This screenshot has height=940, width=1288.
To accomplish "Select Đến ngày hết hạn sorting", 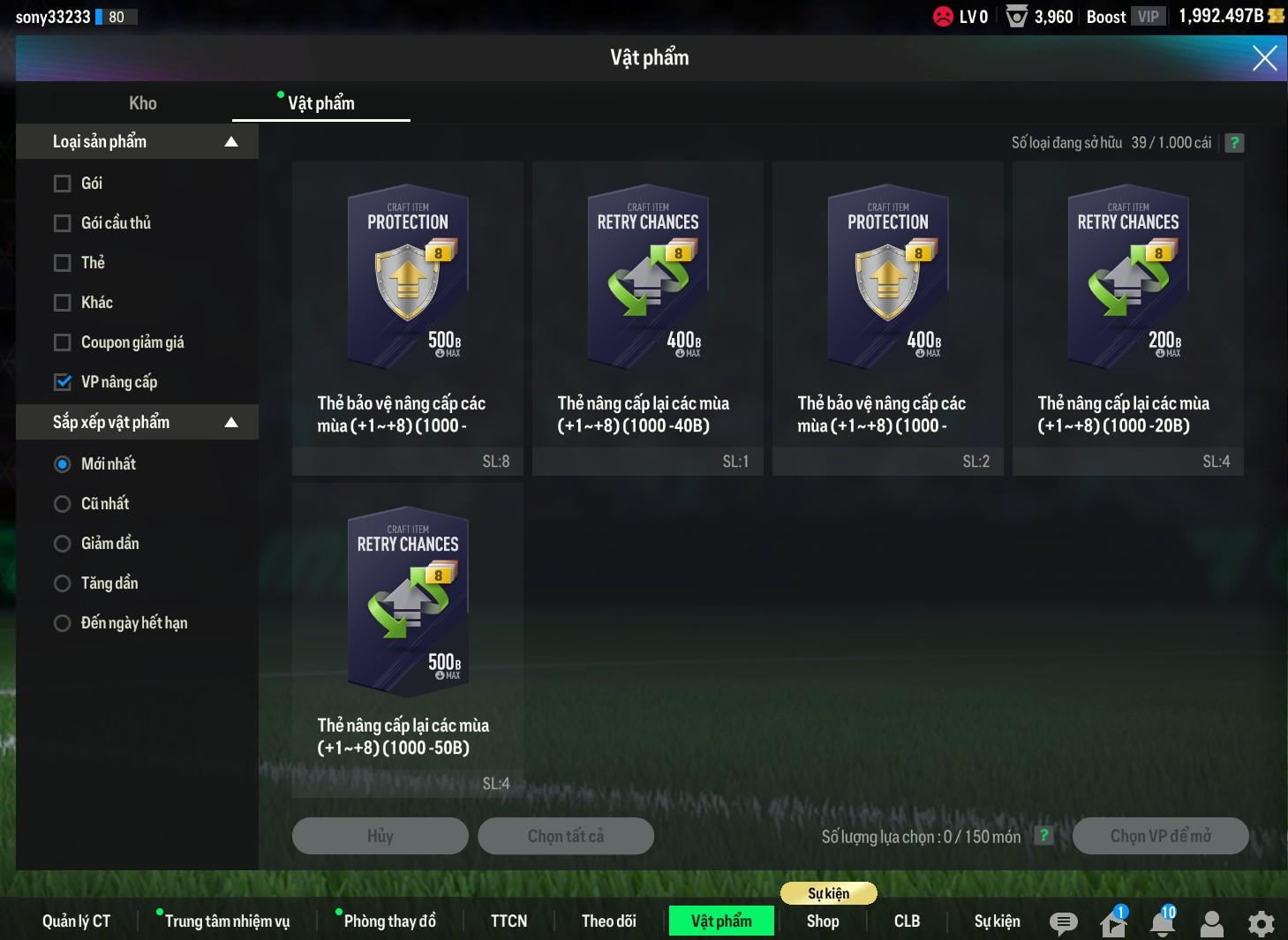I will (63, 623).
